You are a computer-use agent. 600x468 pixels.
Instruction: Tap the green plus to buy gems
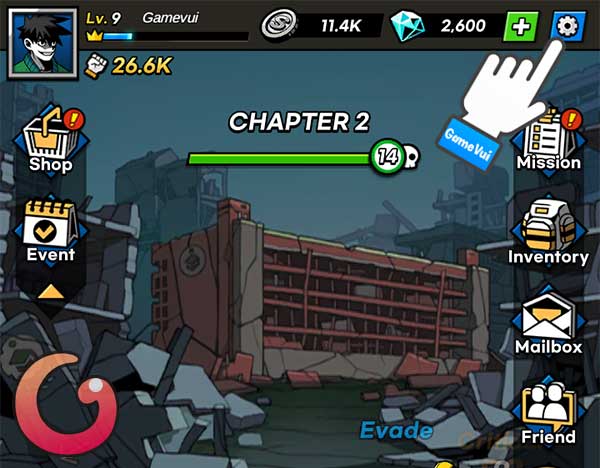(520, 27)
